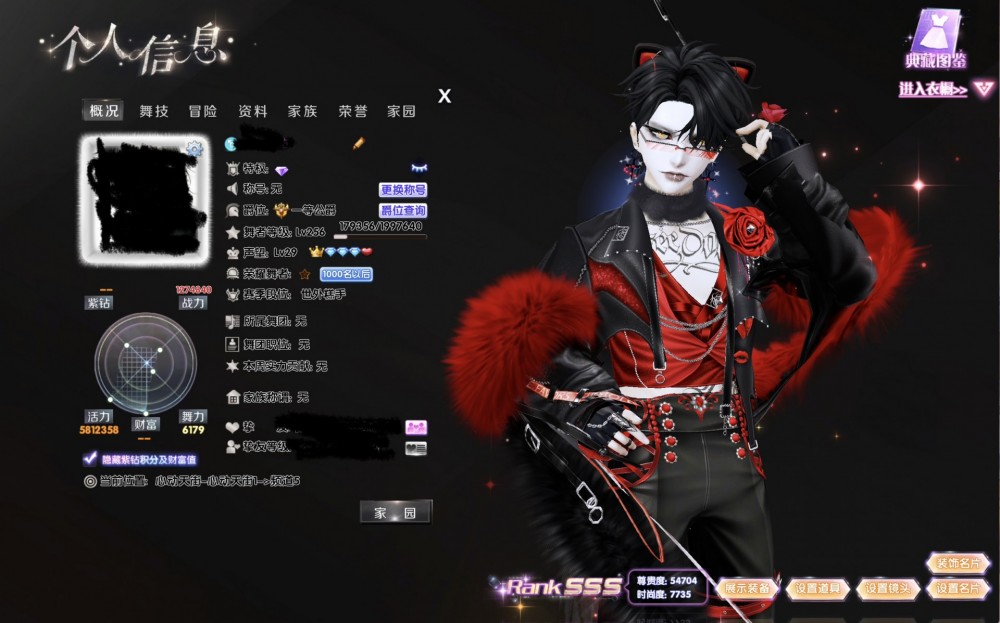Open the 荣誉 tab

pyautogui.click(x=352, y=111)
